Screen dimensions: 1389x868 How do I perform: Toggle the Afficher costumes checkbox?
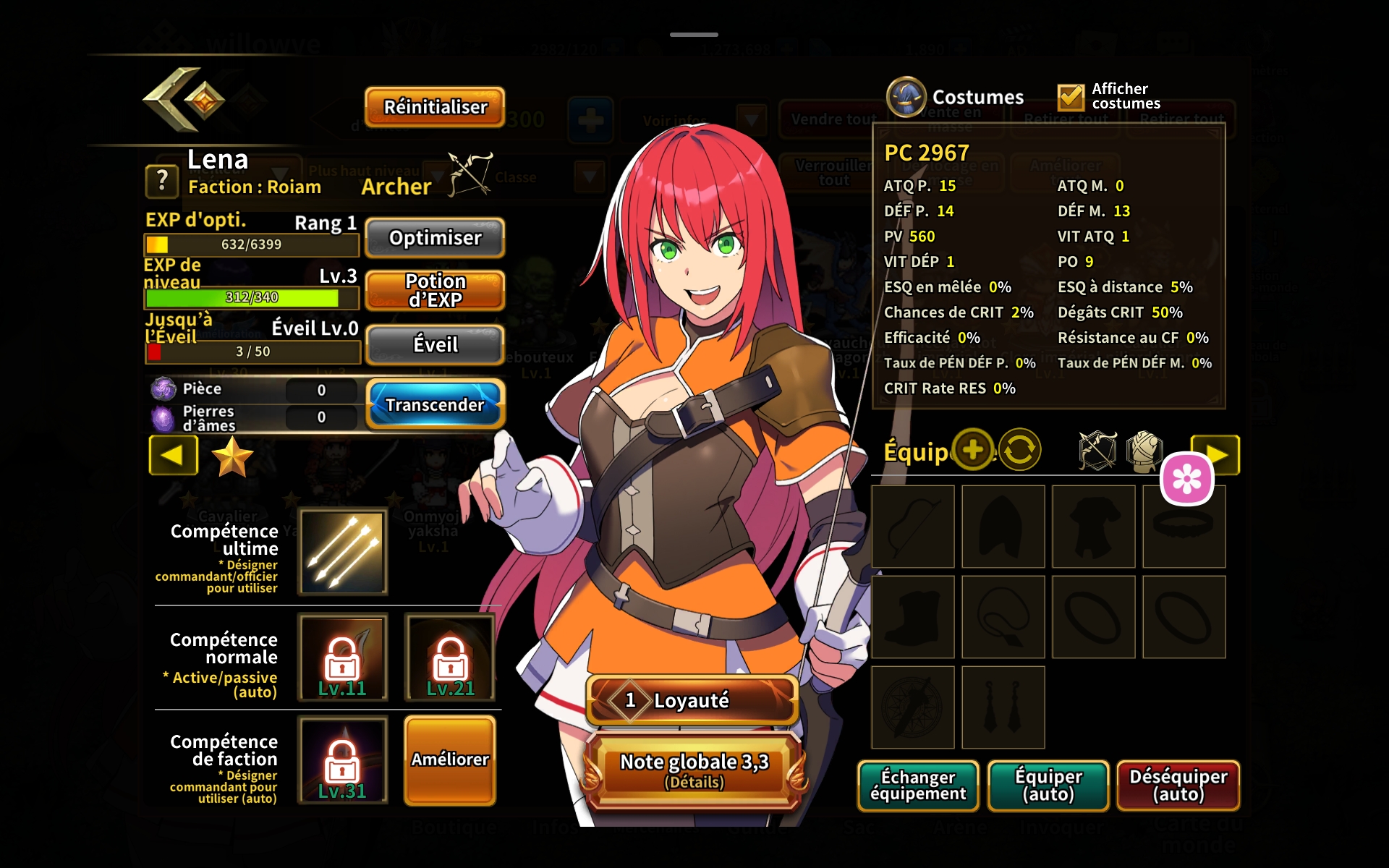(1071, 97)
